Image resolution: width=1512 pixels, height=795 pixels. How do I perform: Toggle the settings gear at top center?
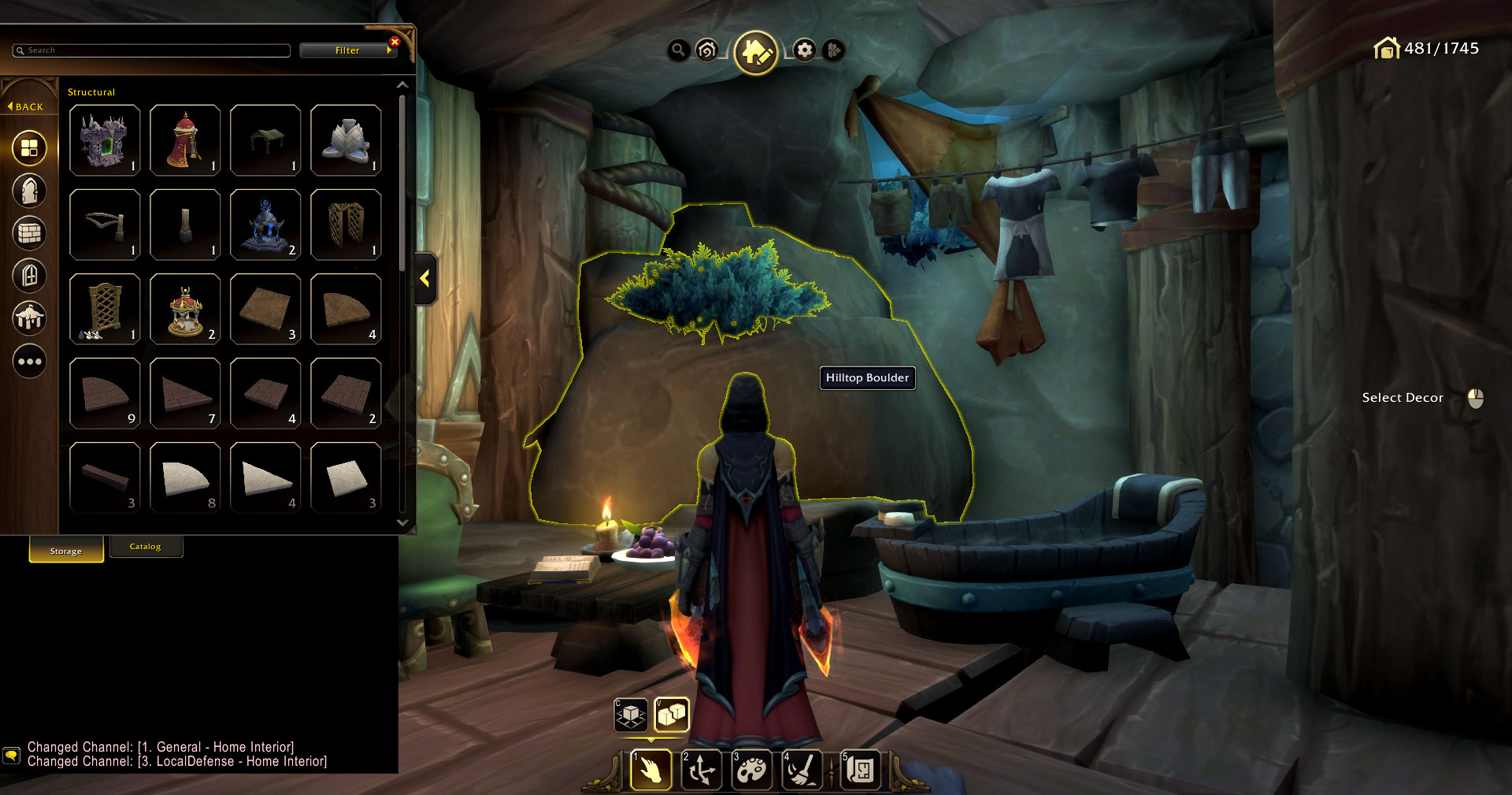(804, 50)
